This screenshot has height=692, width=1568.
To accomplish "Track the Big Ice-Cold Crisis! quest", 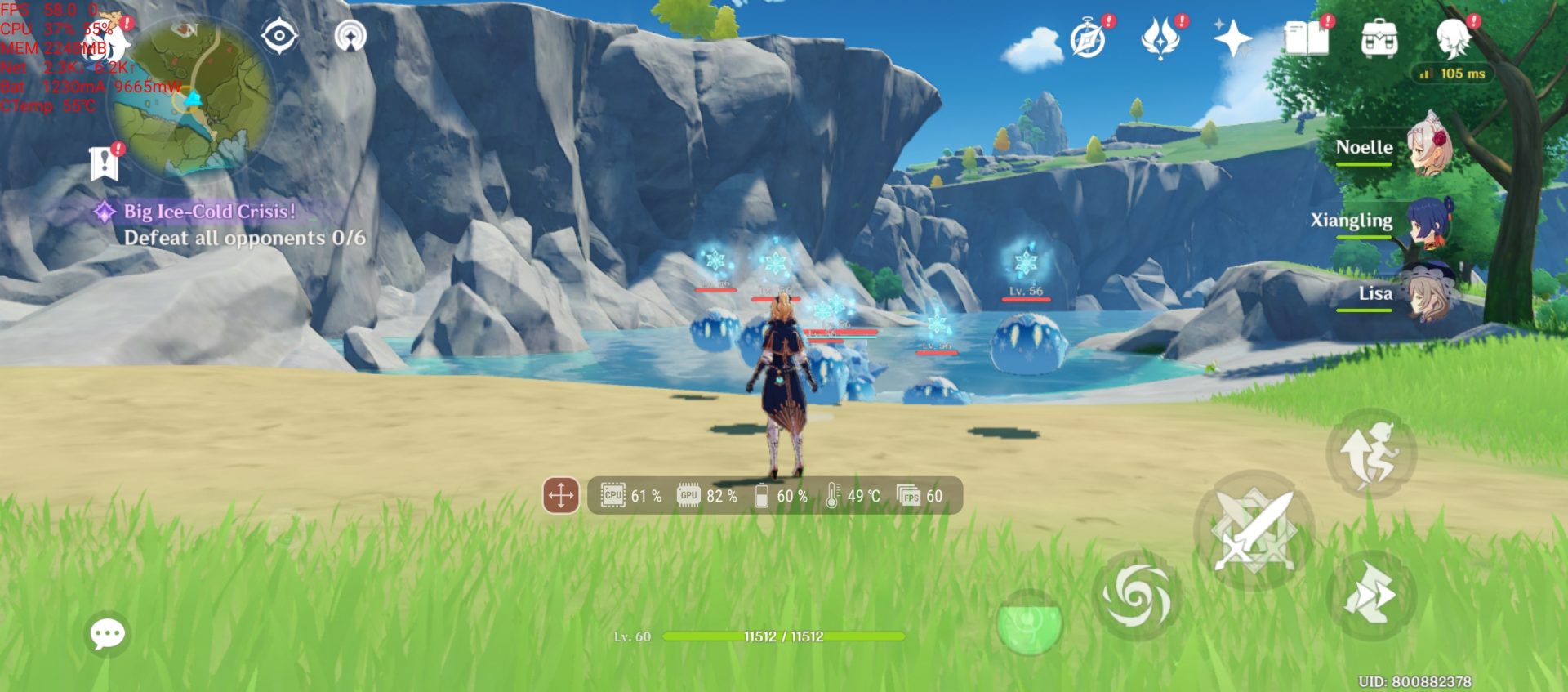I will click(209, 212).
